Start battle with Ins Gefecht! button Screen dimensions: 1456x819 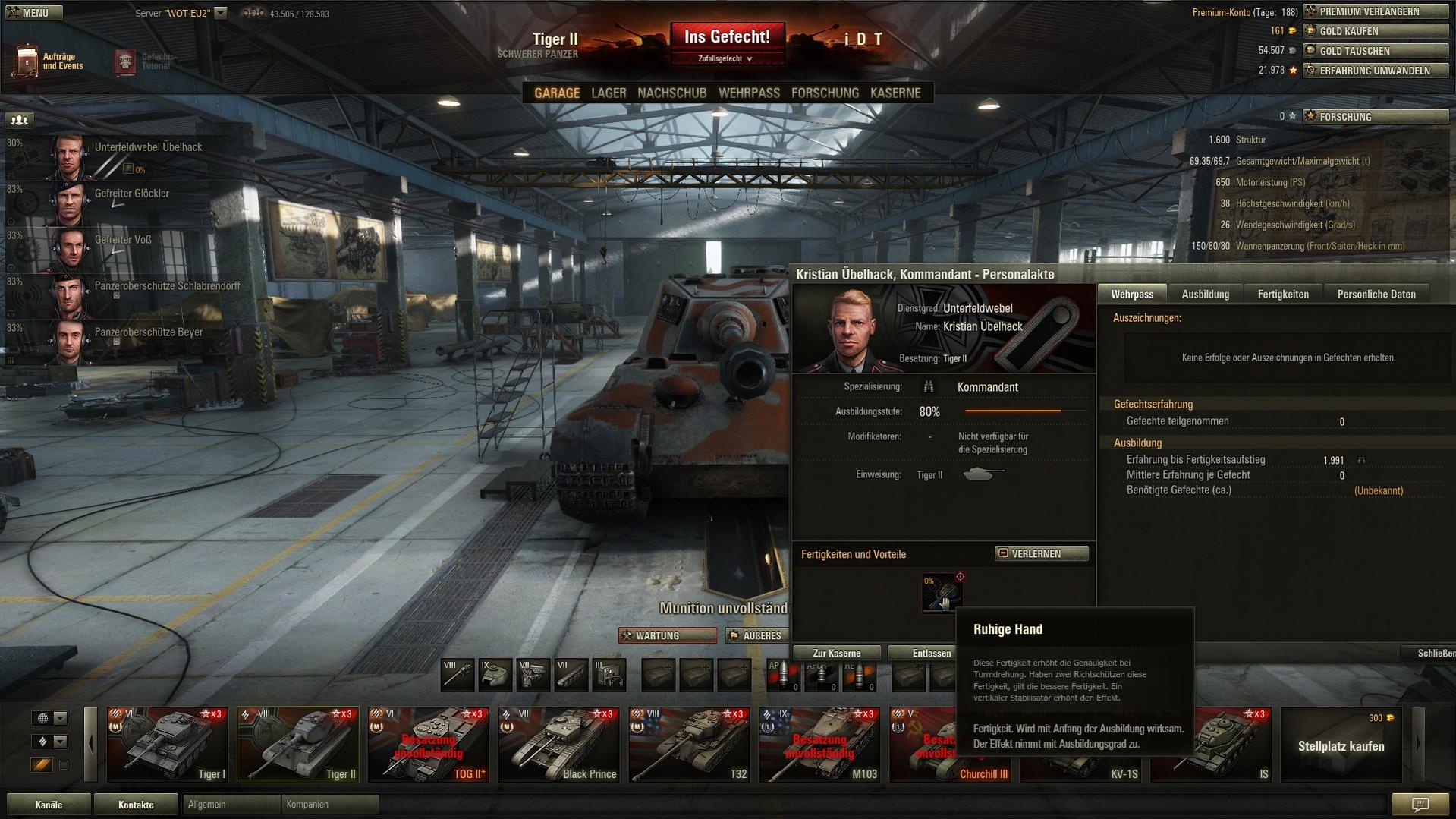tap(727, 37)
